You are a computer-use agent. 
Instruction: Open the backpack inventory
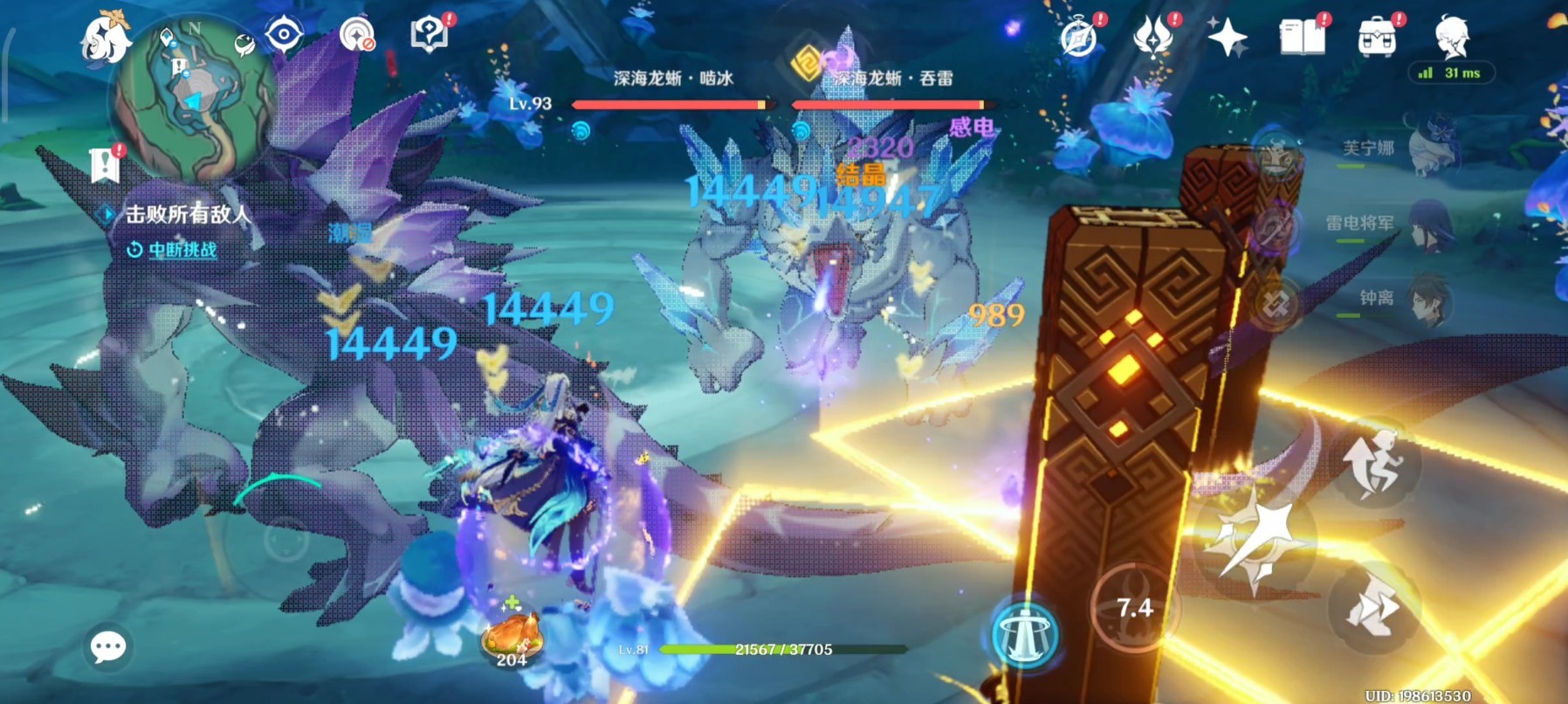[1377, 38]
